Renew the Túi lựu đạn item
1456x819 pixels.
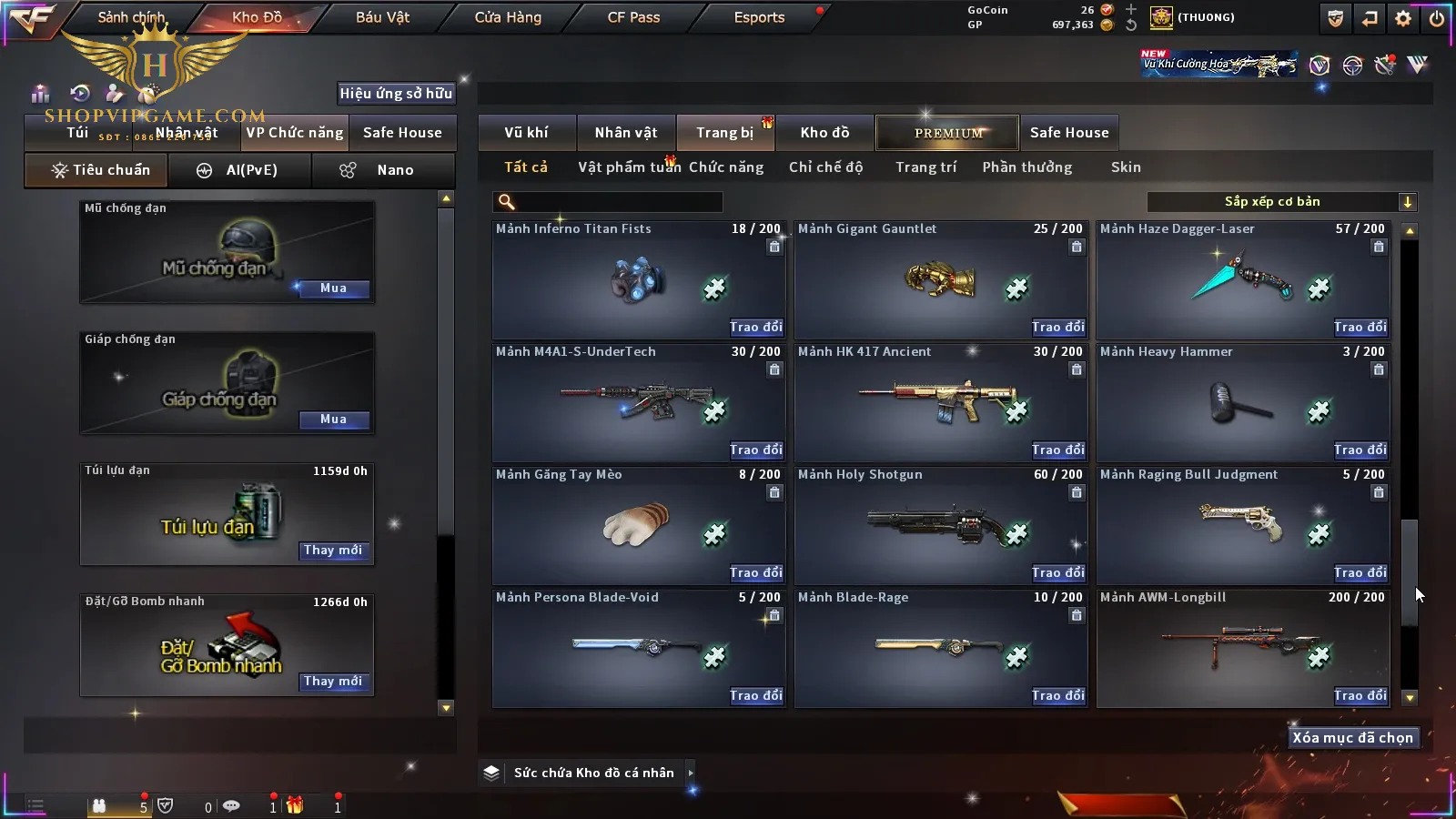[x=333, y=551]
